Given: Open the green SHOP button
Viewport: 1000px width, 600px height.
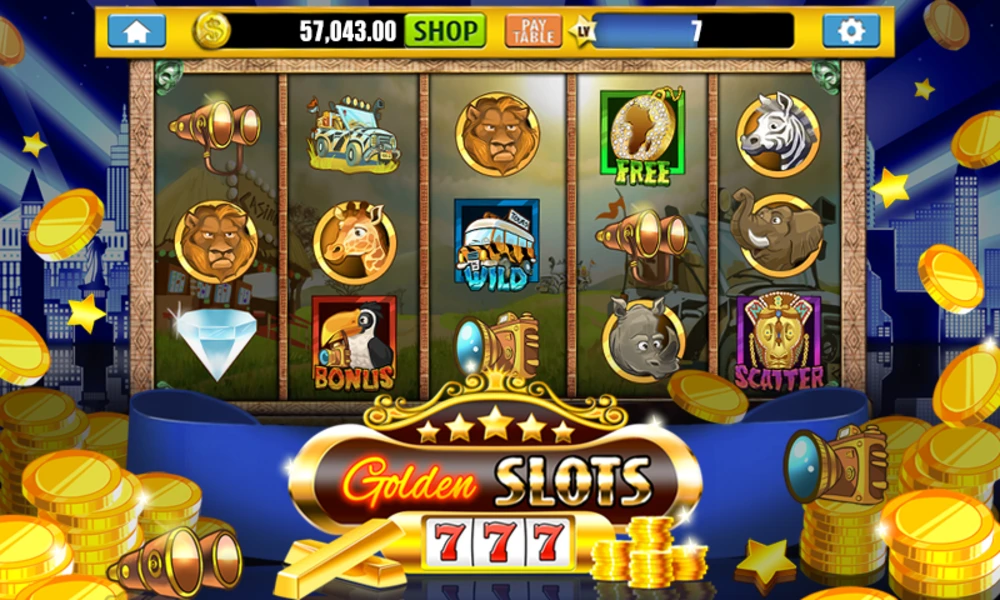Looking at the screenshot, I should point(445,30).
